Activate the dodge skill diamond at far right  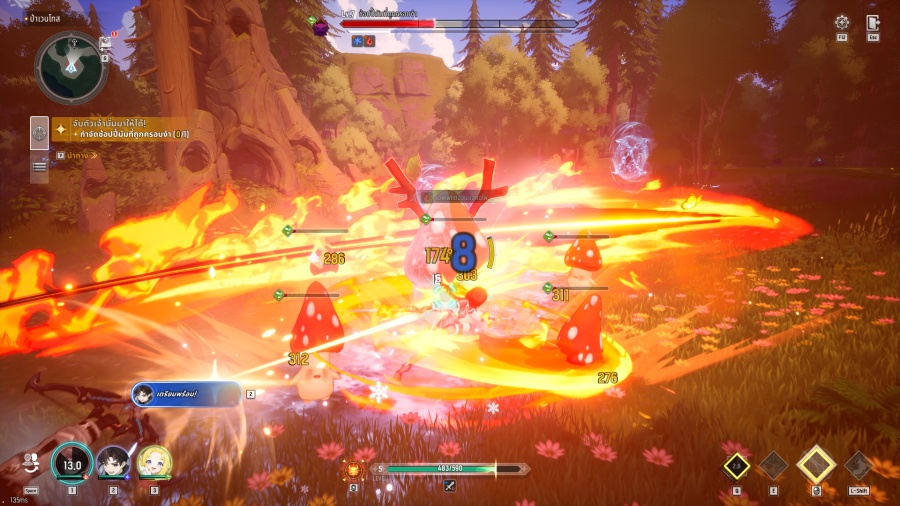(858, 465)
